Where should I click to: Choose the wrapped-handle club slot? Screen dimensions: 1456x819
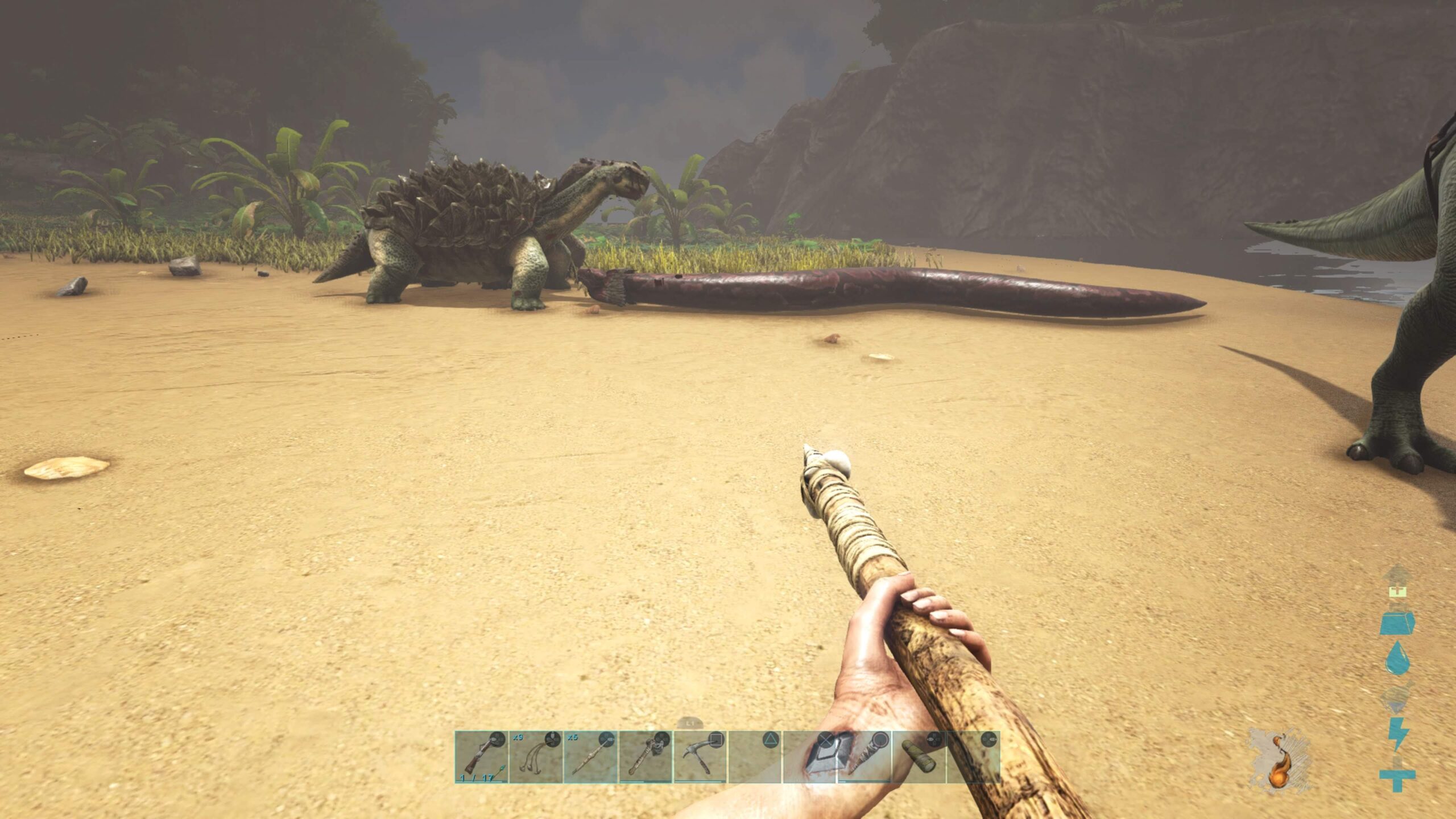(864, 757)
